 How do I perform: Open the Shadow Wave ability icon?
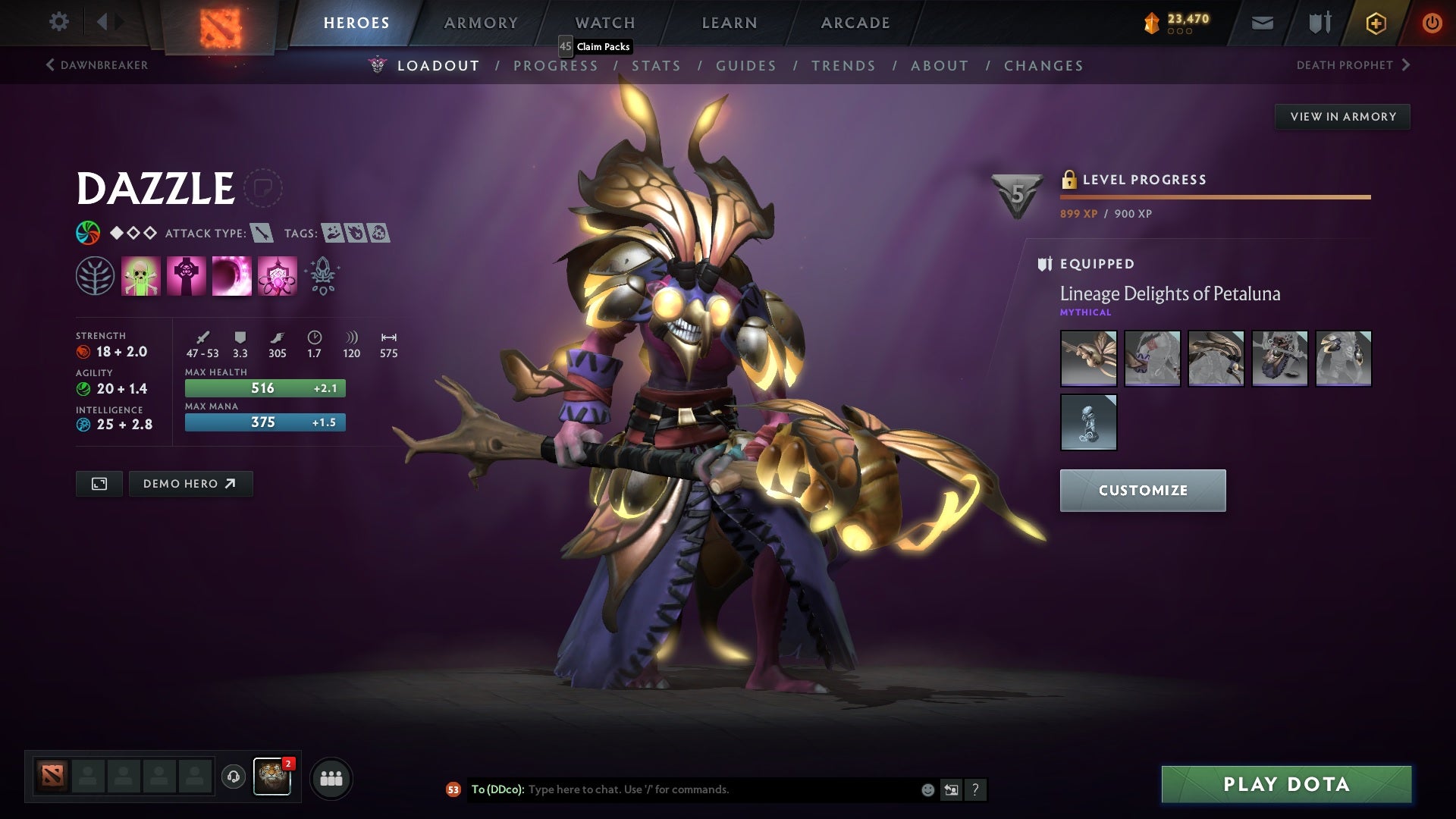[x=230, y=275]
